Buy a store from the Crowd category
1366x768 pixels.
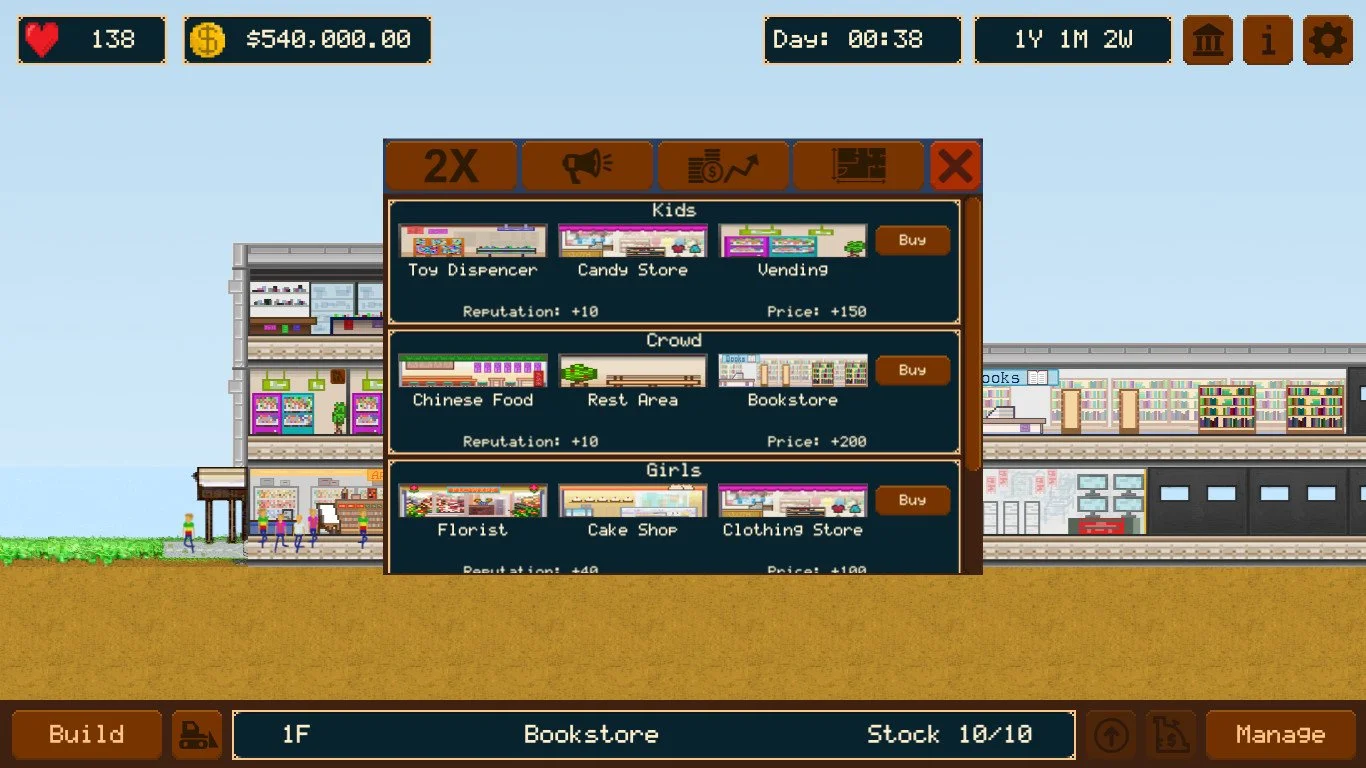(911, 370)
